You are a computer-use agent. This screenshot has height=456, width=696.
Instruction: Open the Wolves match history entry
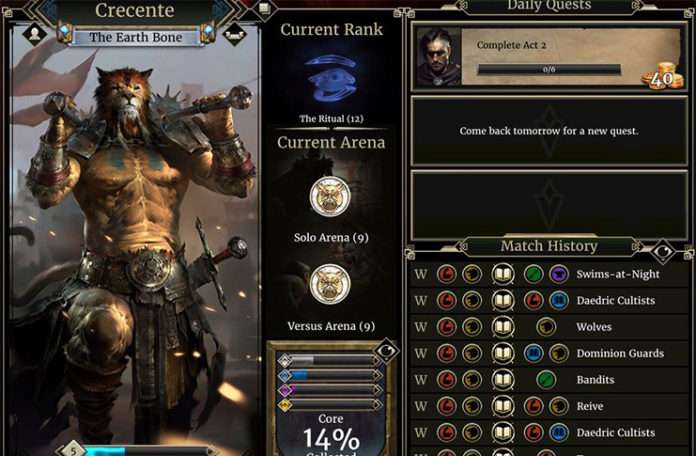(548, 327)
